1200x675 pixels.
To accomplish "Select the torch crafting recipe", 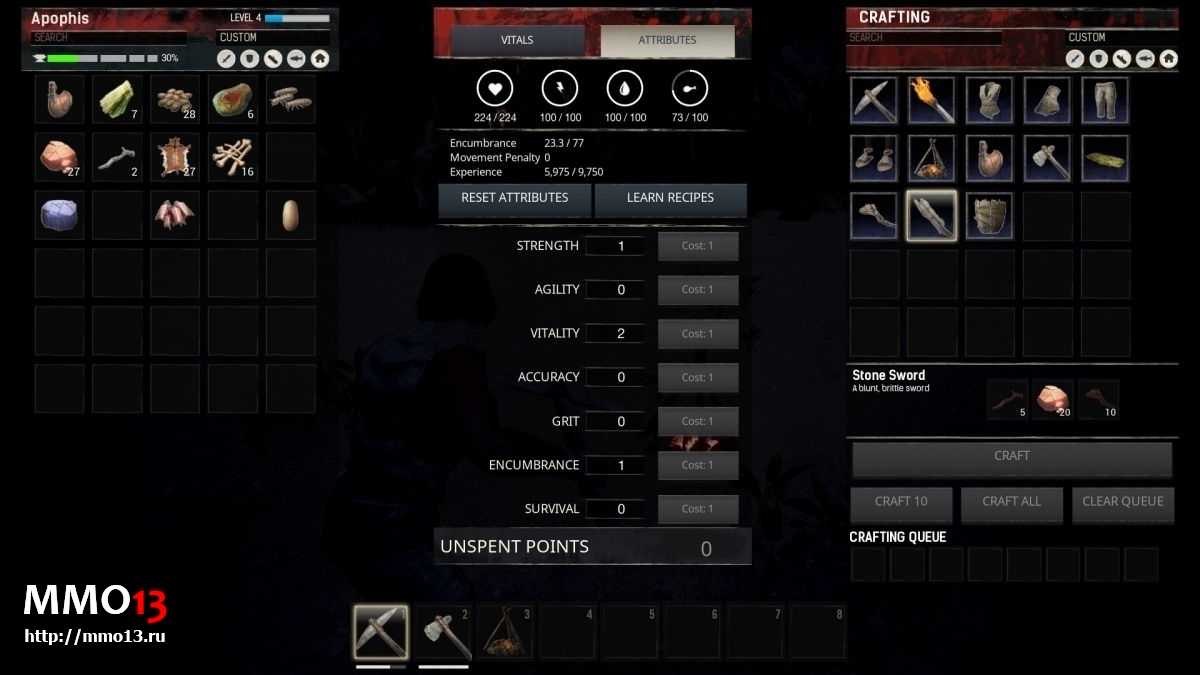I will [931, 100].
